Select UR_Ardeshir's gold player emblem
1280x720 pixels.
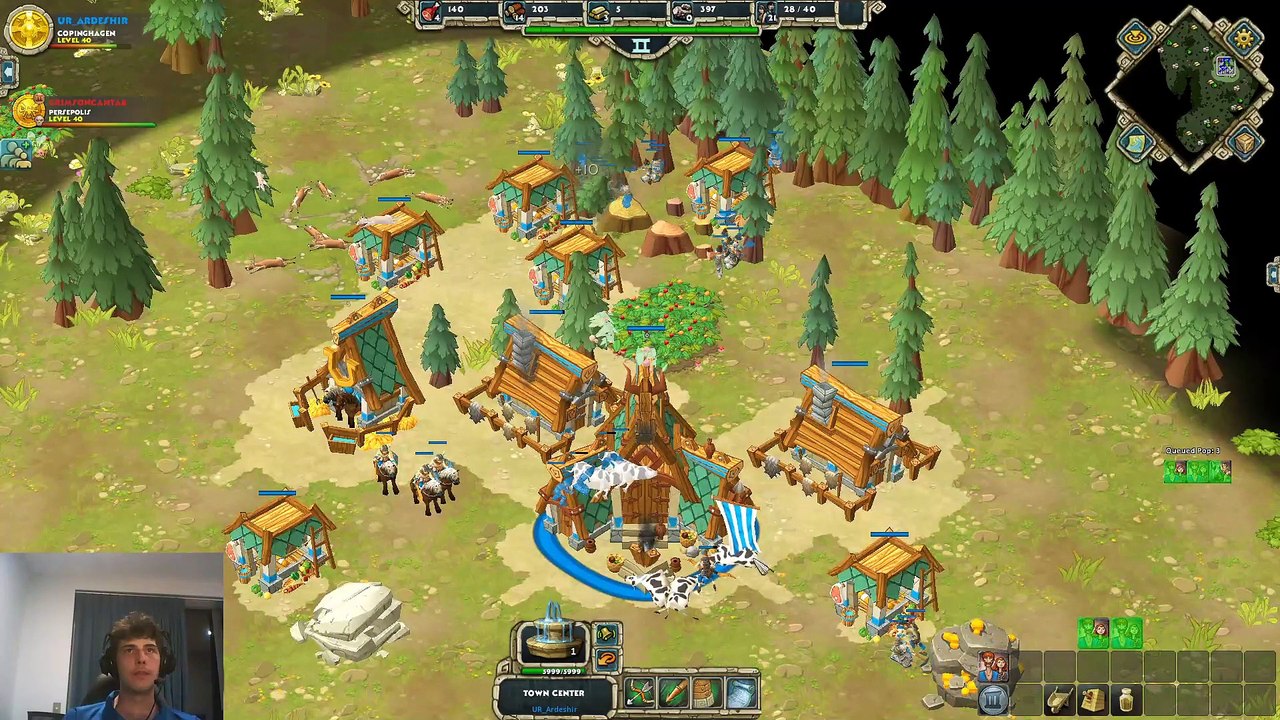(28, 28)
